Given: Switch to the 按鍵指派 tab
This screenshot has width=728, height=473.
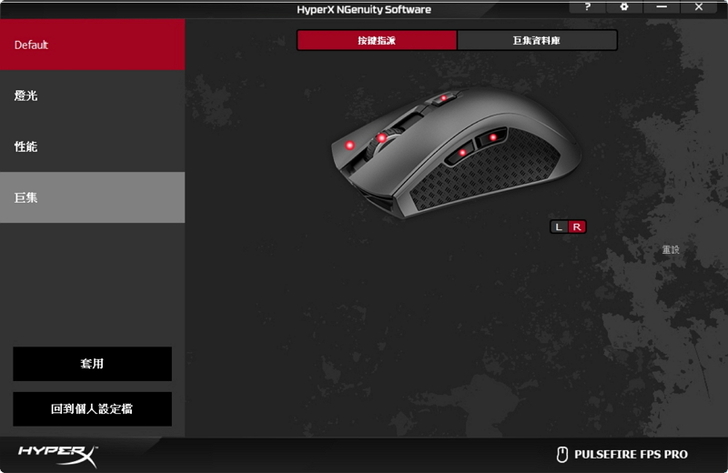Looking at the screenshot, I should (377, 40).
